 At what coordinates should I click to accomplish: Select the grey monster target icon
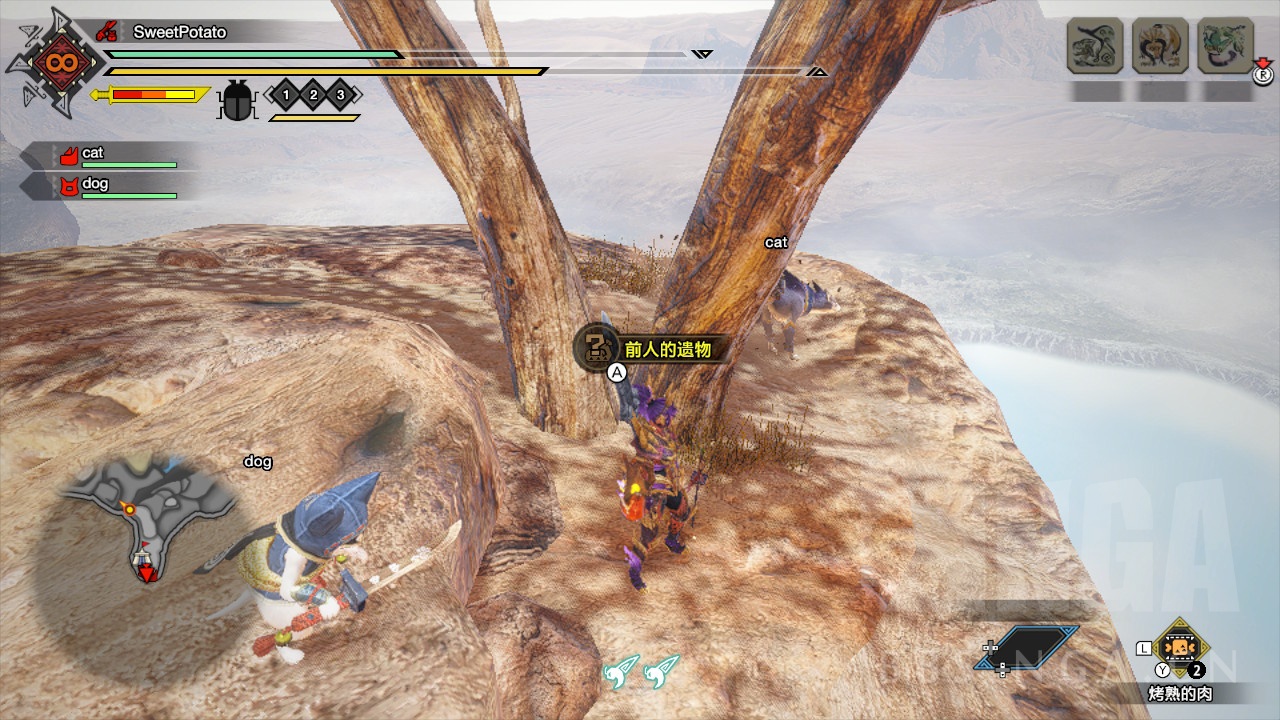click(1095, 46)
